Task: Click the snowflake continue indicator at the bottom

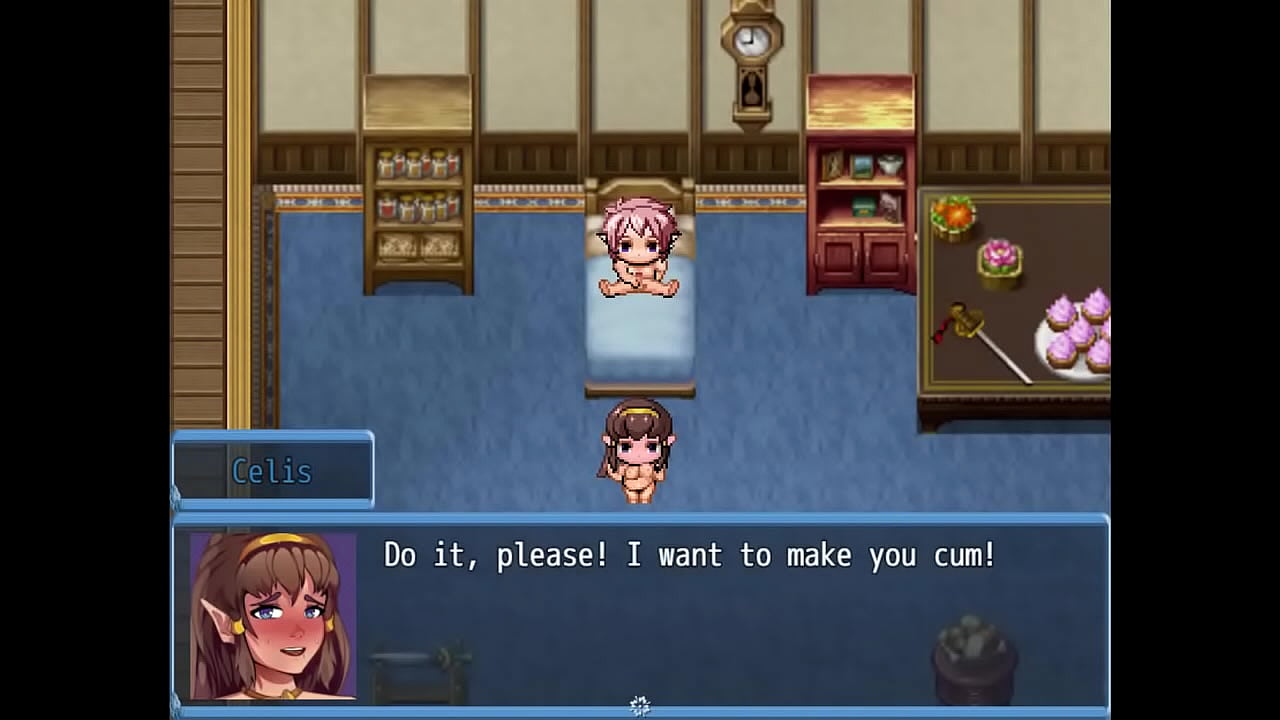Action: point(640,706)
